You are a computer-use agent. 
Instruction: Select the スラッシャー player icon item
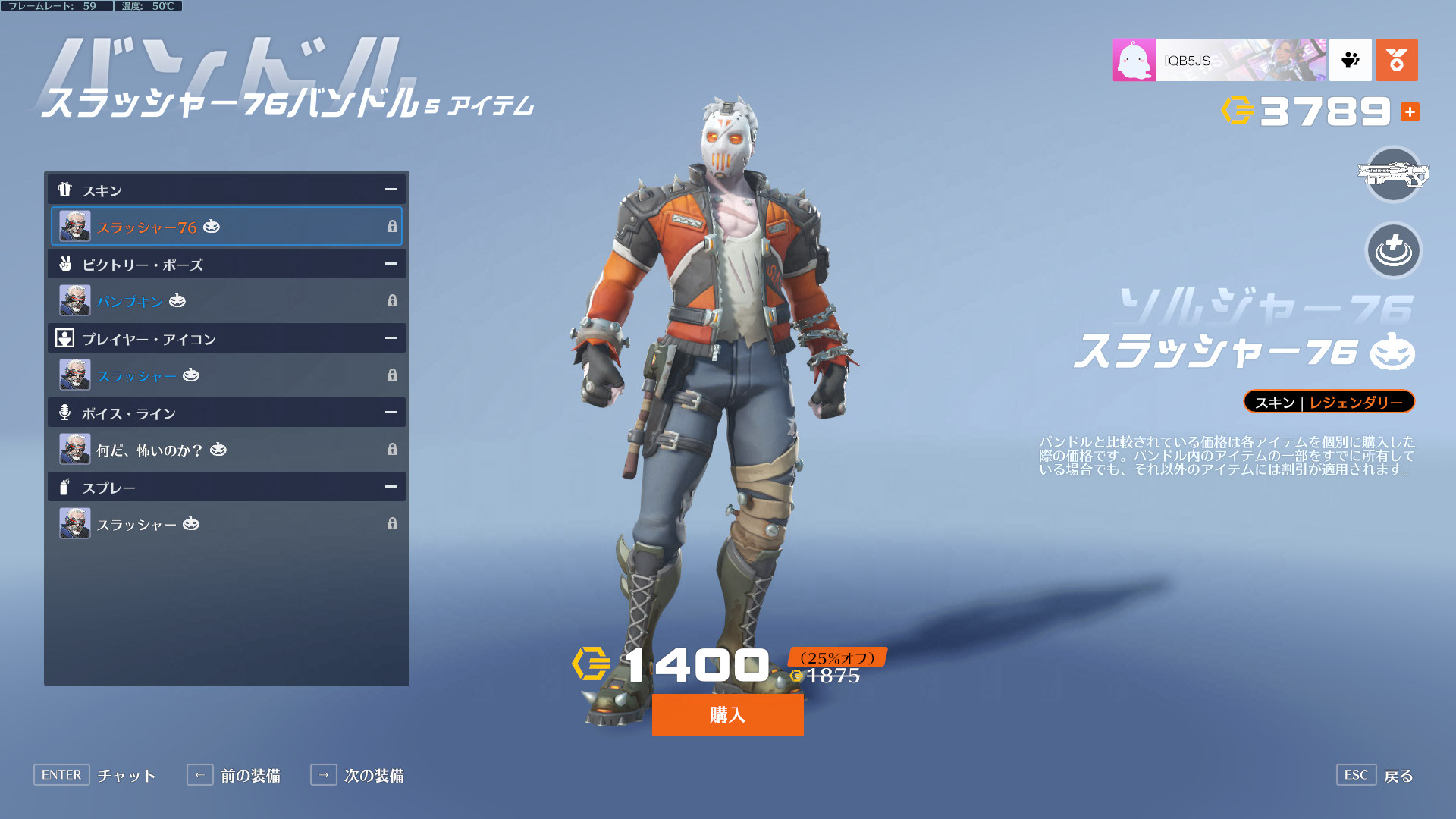pos(226,375)
